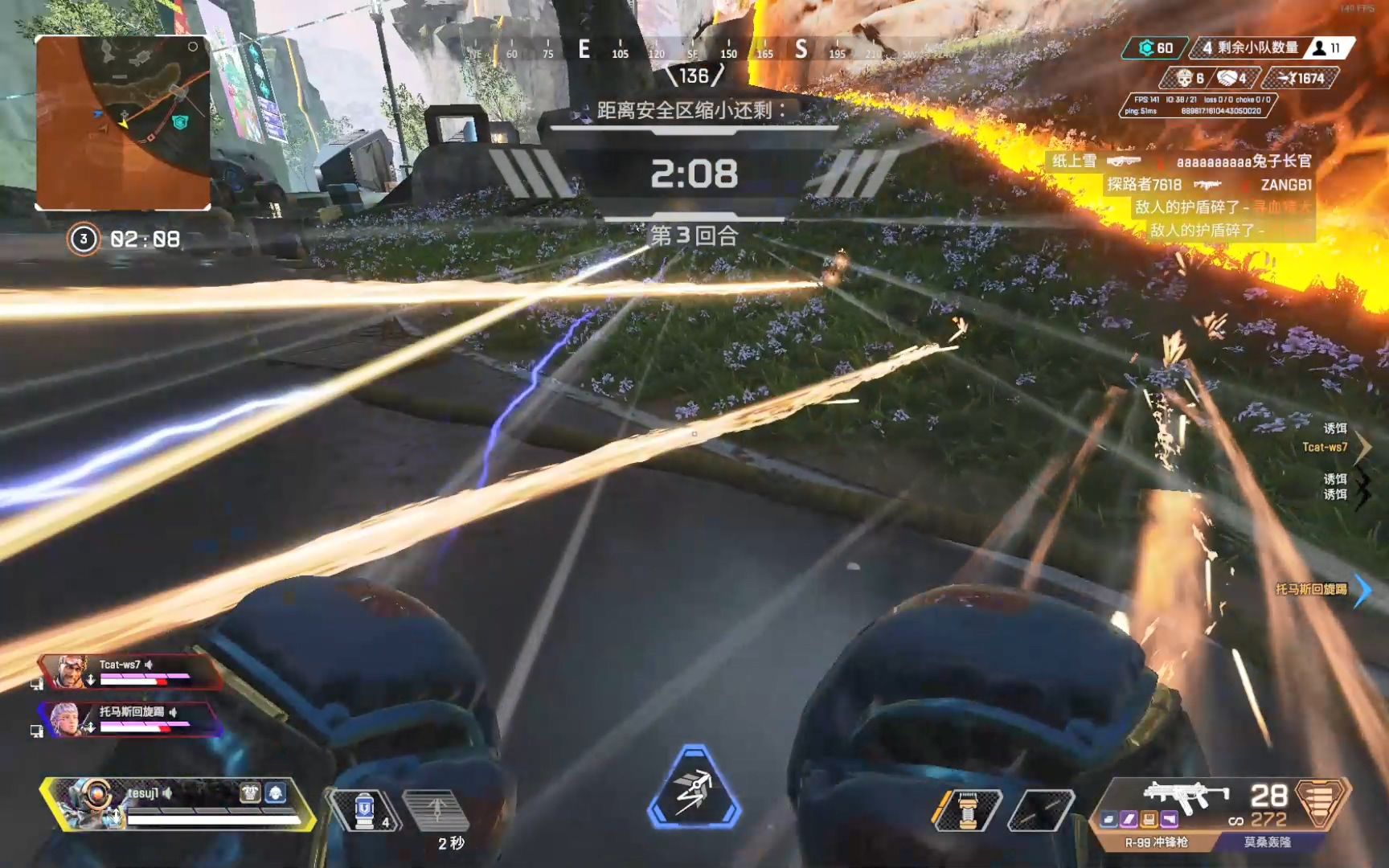Image resolution: width=1389 pixels, height=868 pixels.
Task: Click the light ammo type icon
Action: (1321, 802)
